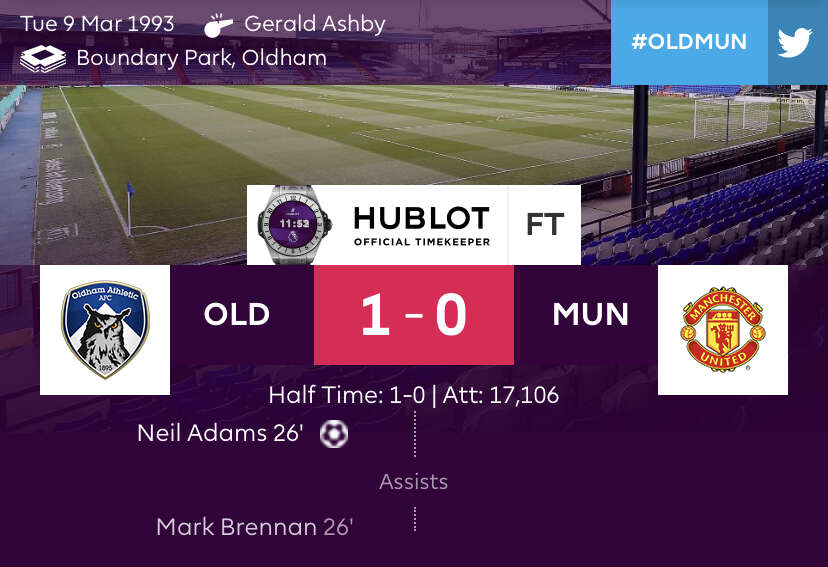Screen dimensions: 828x567
Task: Open Boundary Park, Oldham stadium info
Action: (x=201, y=58)
